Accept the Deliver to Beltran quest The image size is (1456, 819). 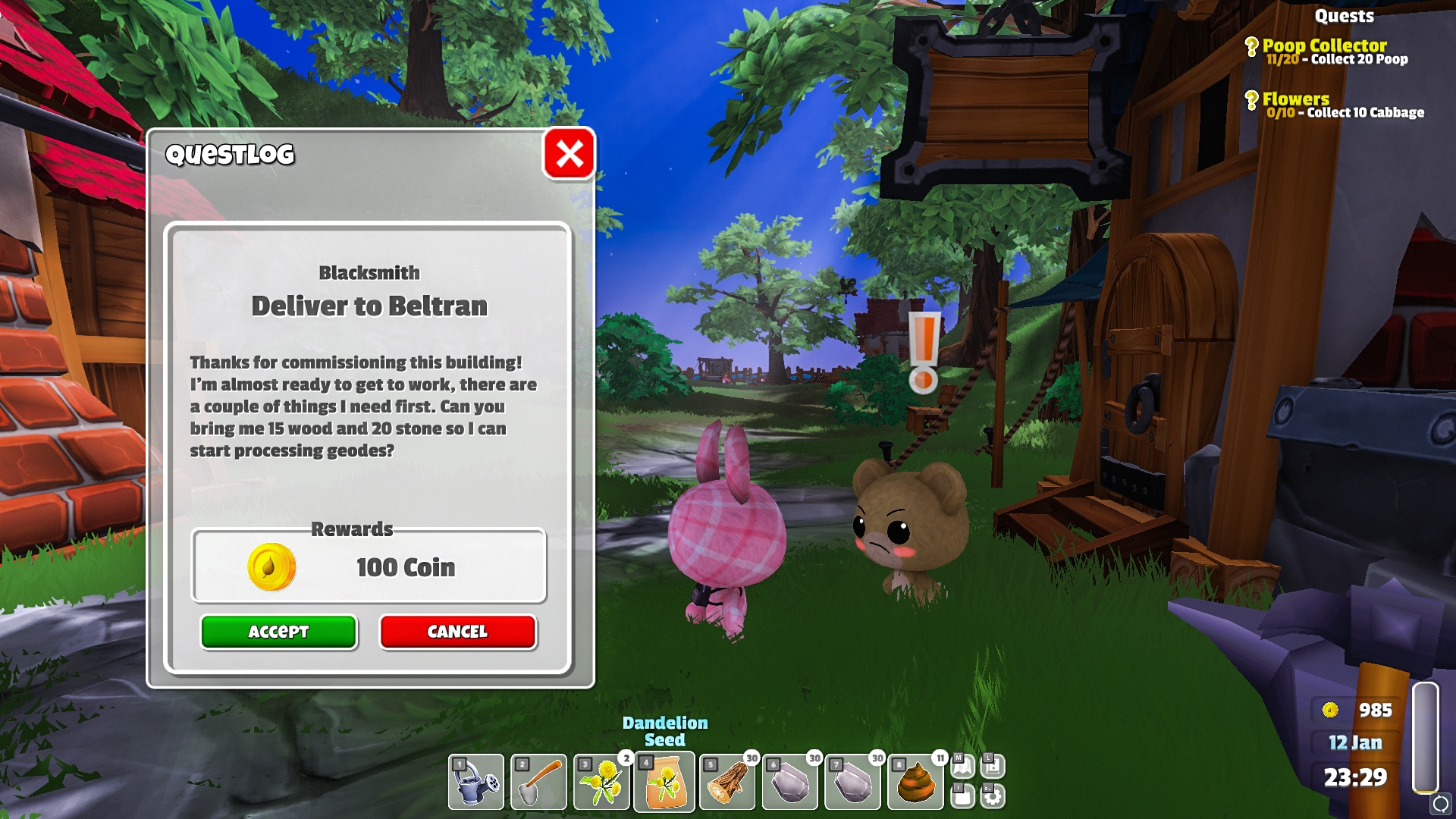[278, 632]
